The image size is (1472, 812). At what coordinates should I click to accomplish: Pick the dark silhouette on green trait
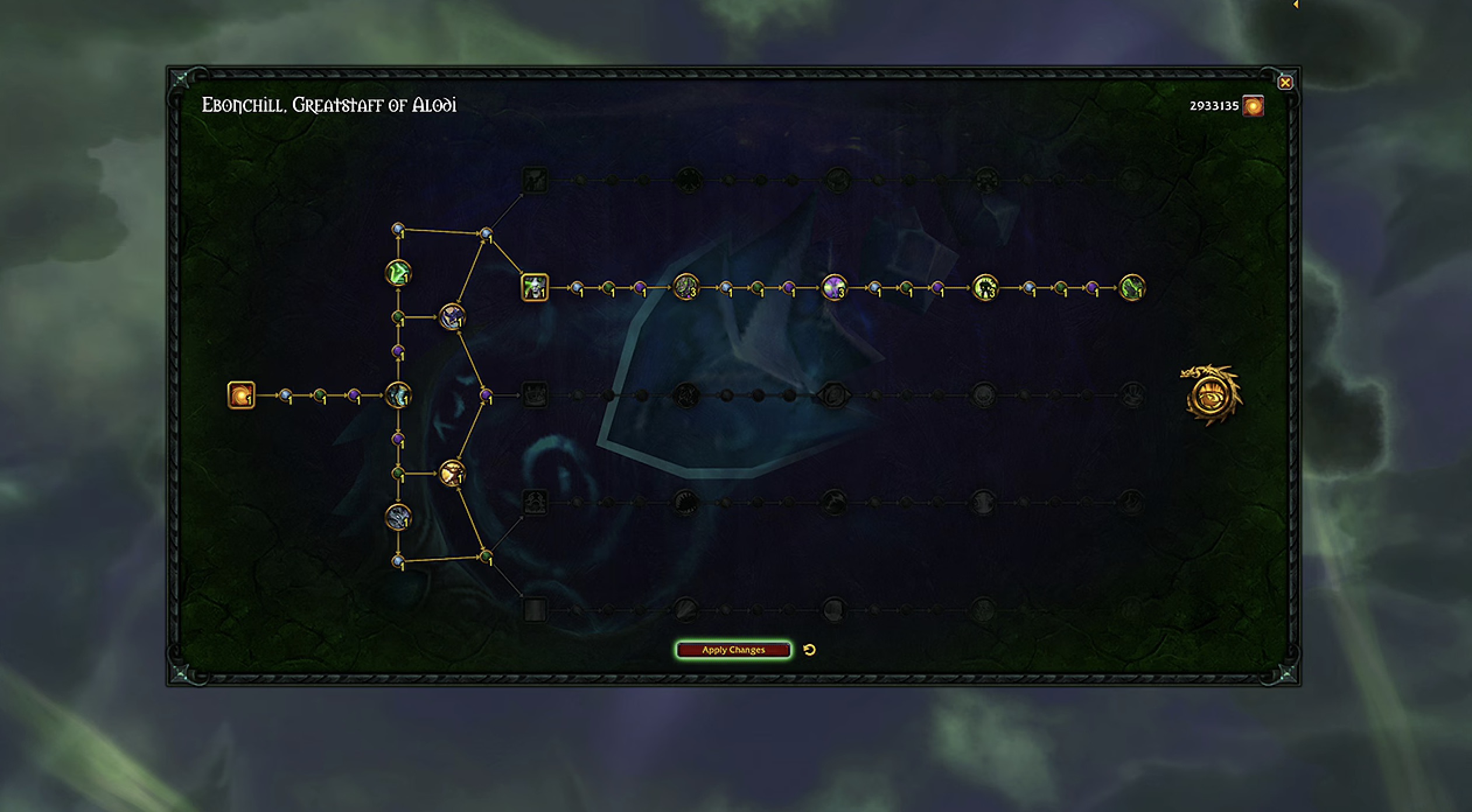pos(985,288)
